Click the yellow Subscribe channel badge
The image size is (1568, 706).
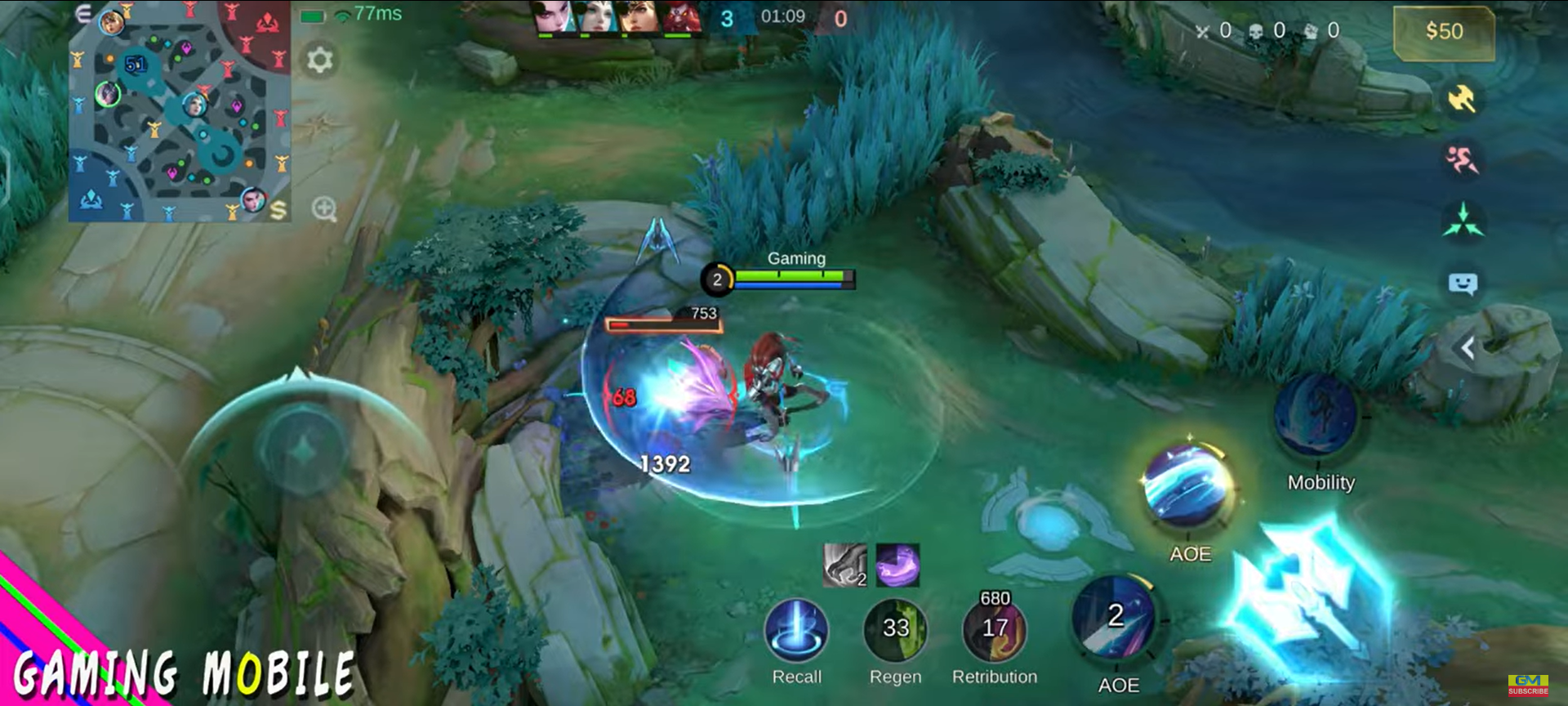(1528, 685)
